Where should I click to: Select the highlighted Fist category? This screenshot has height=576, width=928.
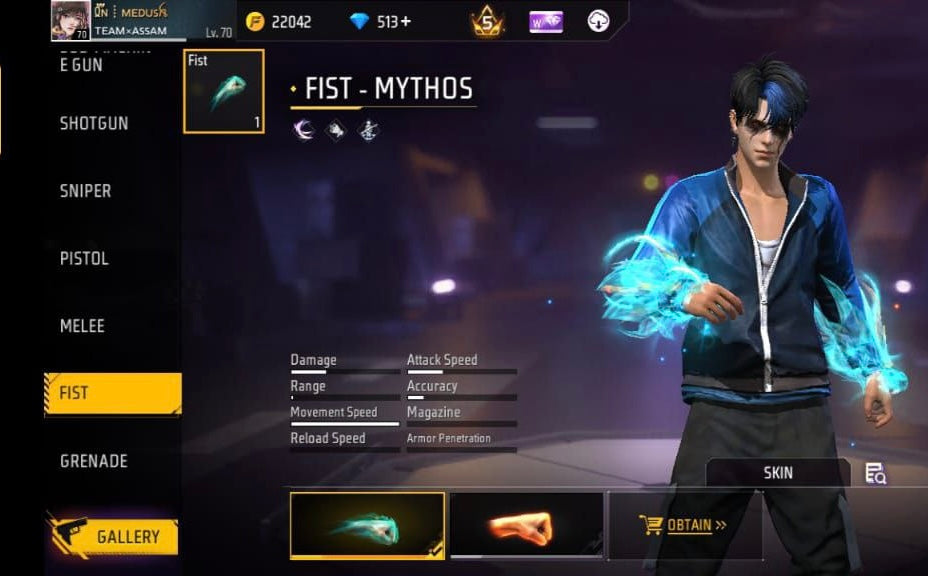[x=112, y=393]
